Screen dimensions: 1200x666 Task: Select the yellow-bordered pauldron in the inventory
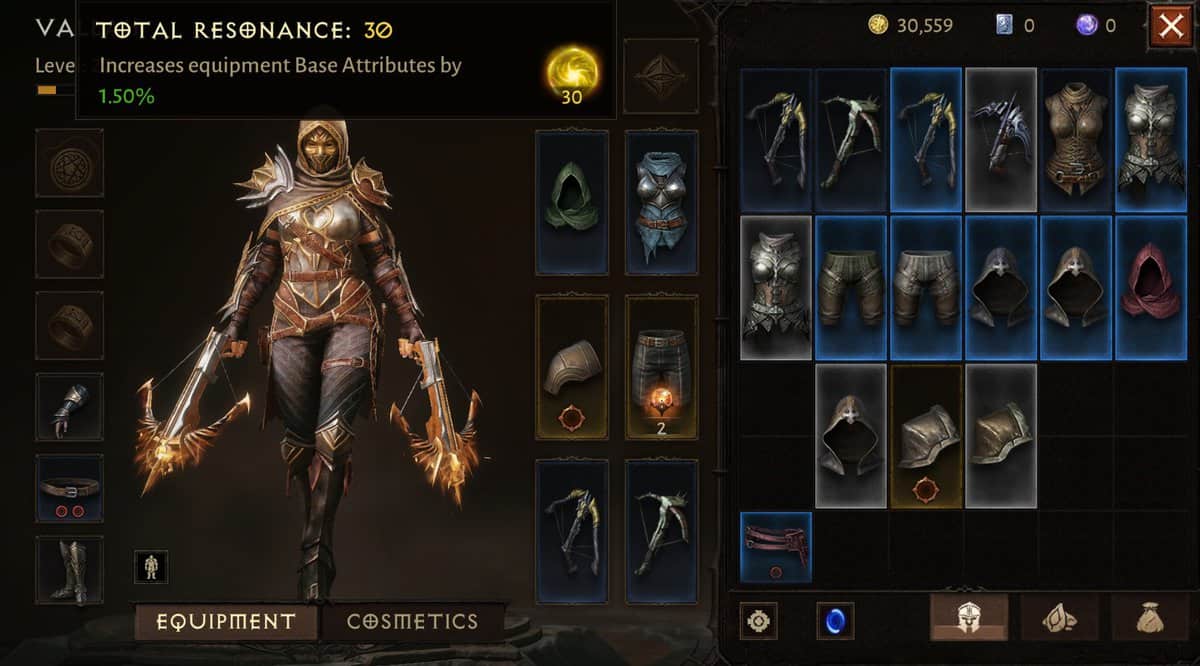tap(927, 436)
